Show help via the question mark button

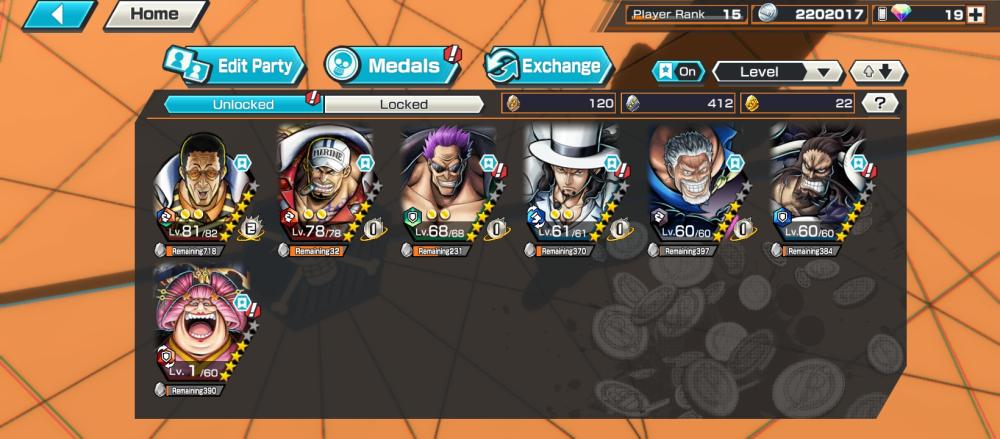[879, 103]
